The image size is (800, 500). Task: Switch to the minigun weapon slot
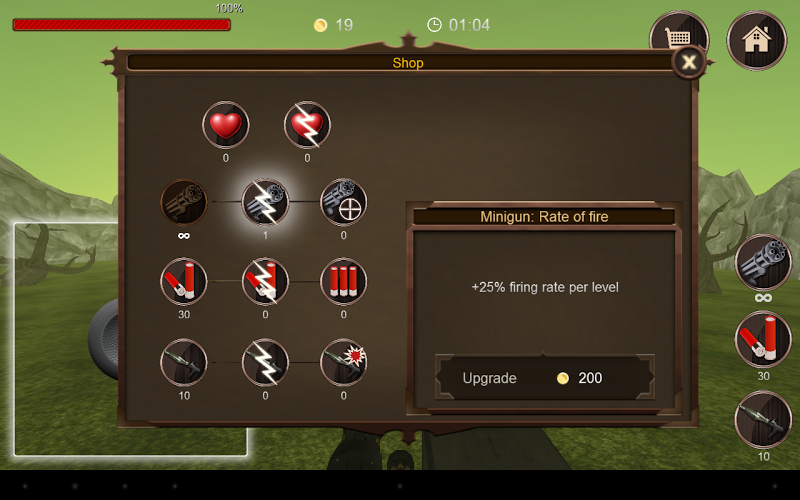pos(763,262)
